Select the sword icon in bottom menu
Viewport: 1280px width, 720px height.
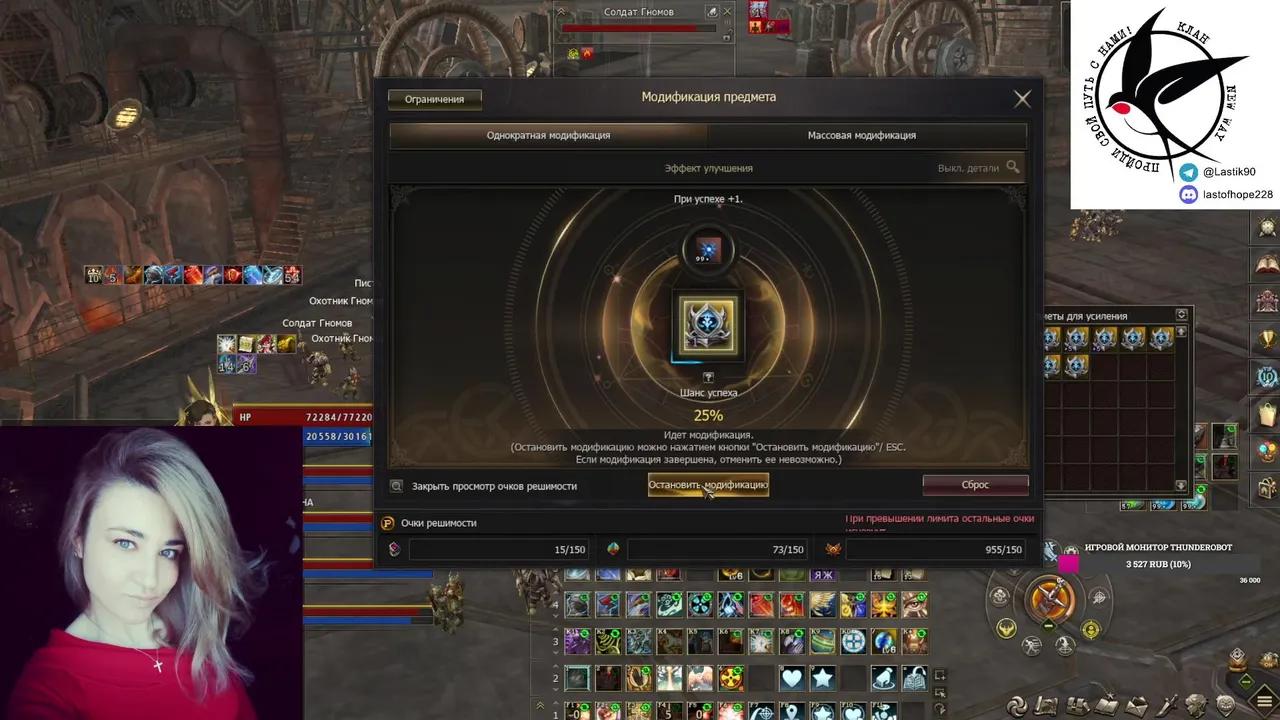coord(1165,703)
